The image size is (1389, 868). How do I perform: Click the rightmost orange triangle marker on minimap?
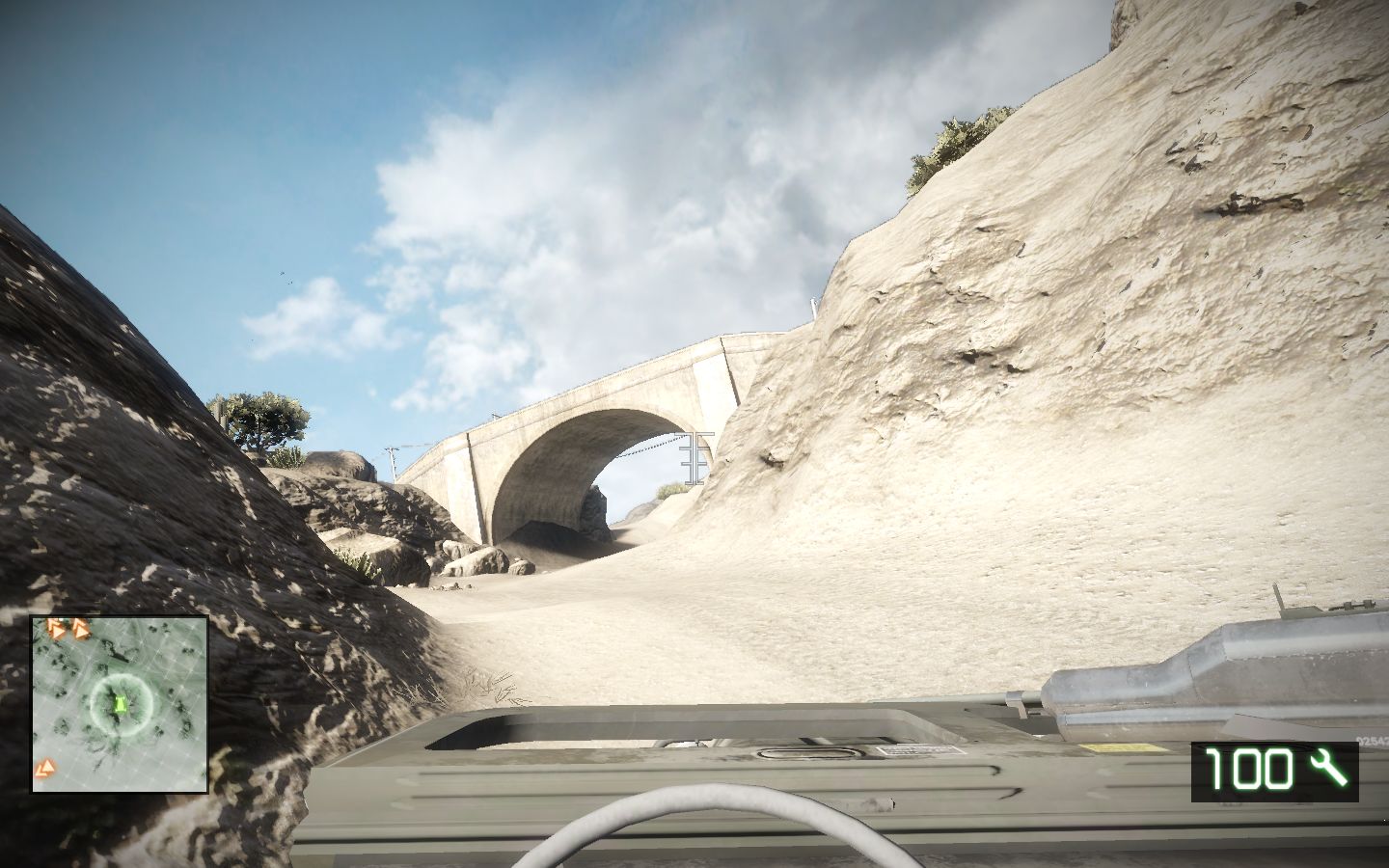pyautogui.click(x=82, y=630)
